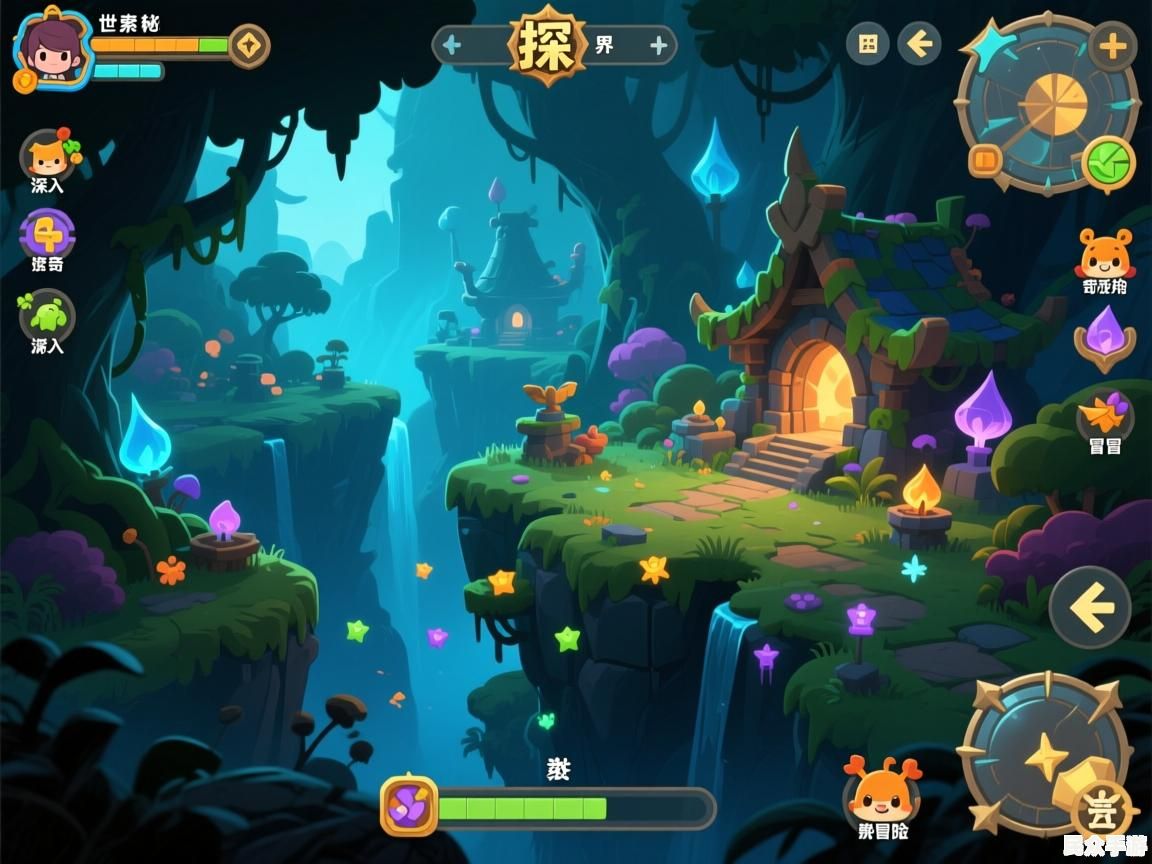Tap the green radar button on minimap

pyautogui.click(x=1108, y=163)
